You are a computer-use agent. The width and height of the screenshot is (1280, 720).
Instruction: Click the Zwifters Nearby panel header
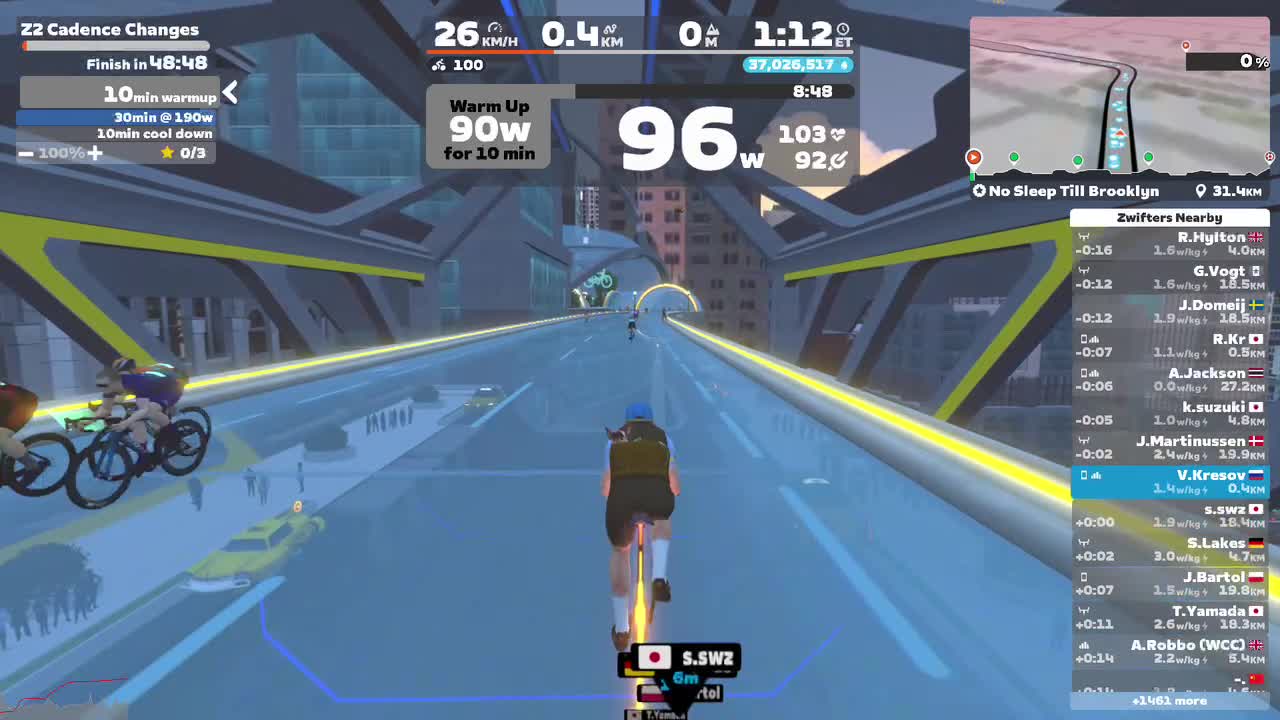[1170, 217]
